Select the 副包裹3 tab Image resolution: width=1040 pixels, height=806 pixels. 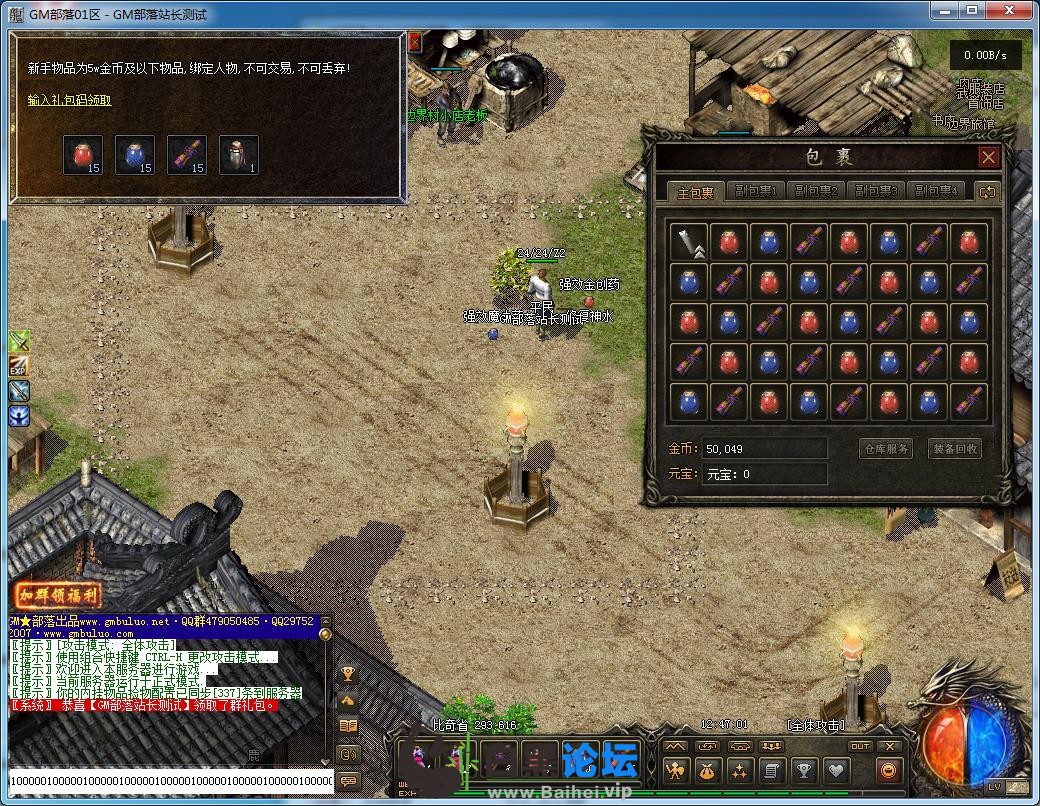pos(874,192)
